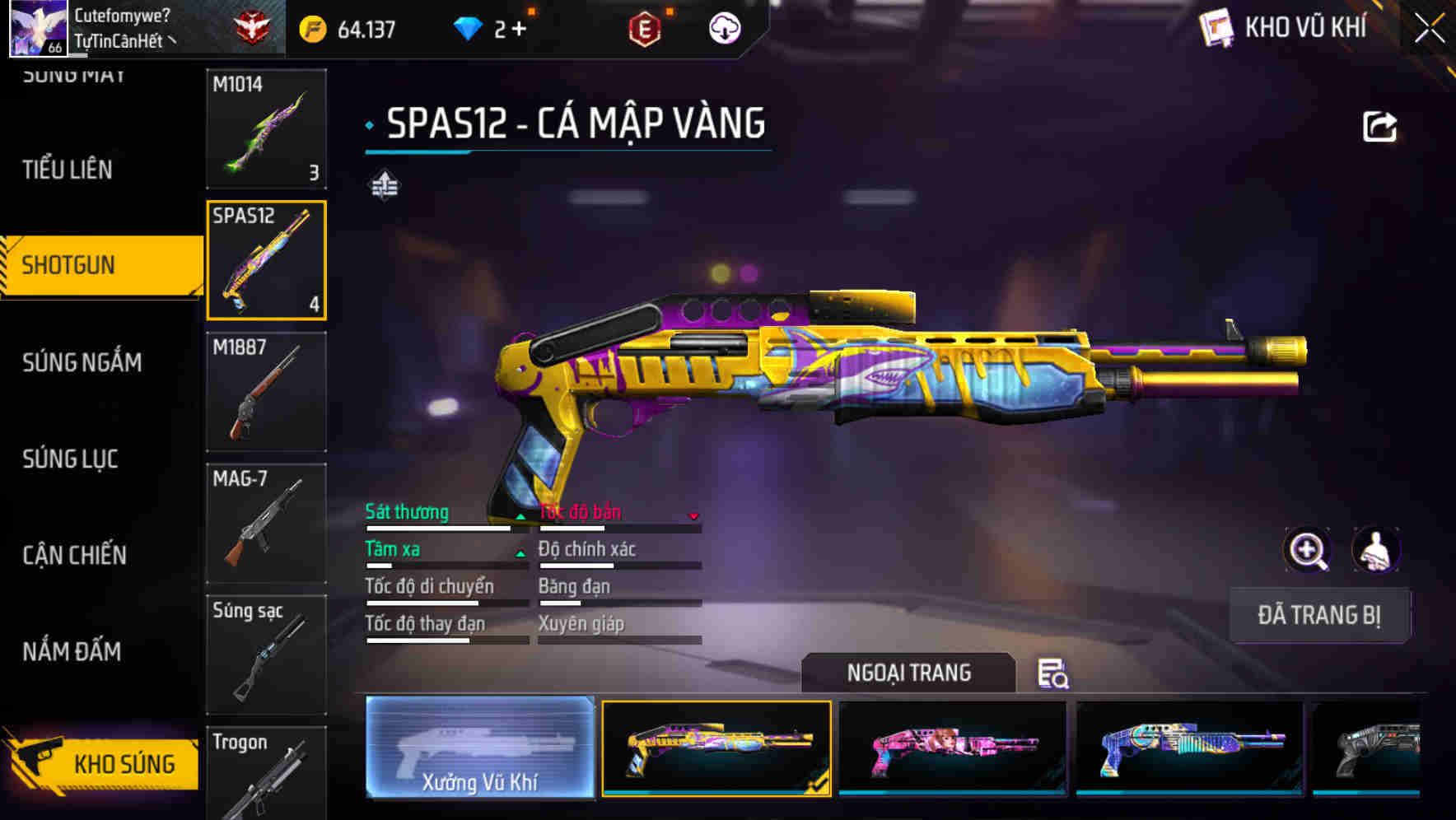Open the Súng Lục category
1456x820 pixels.
pyautogui.click(x=71, y=459)
